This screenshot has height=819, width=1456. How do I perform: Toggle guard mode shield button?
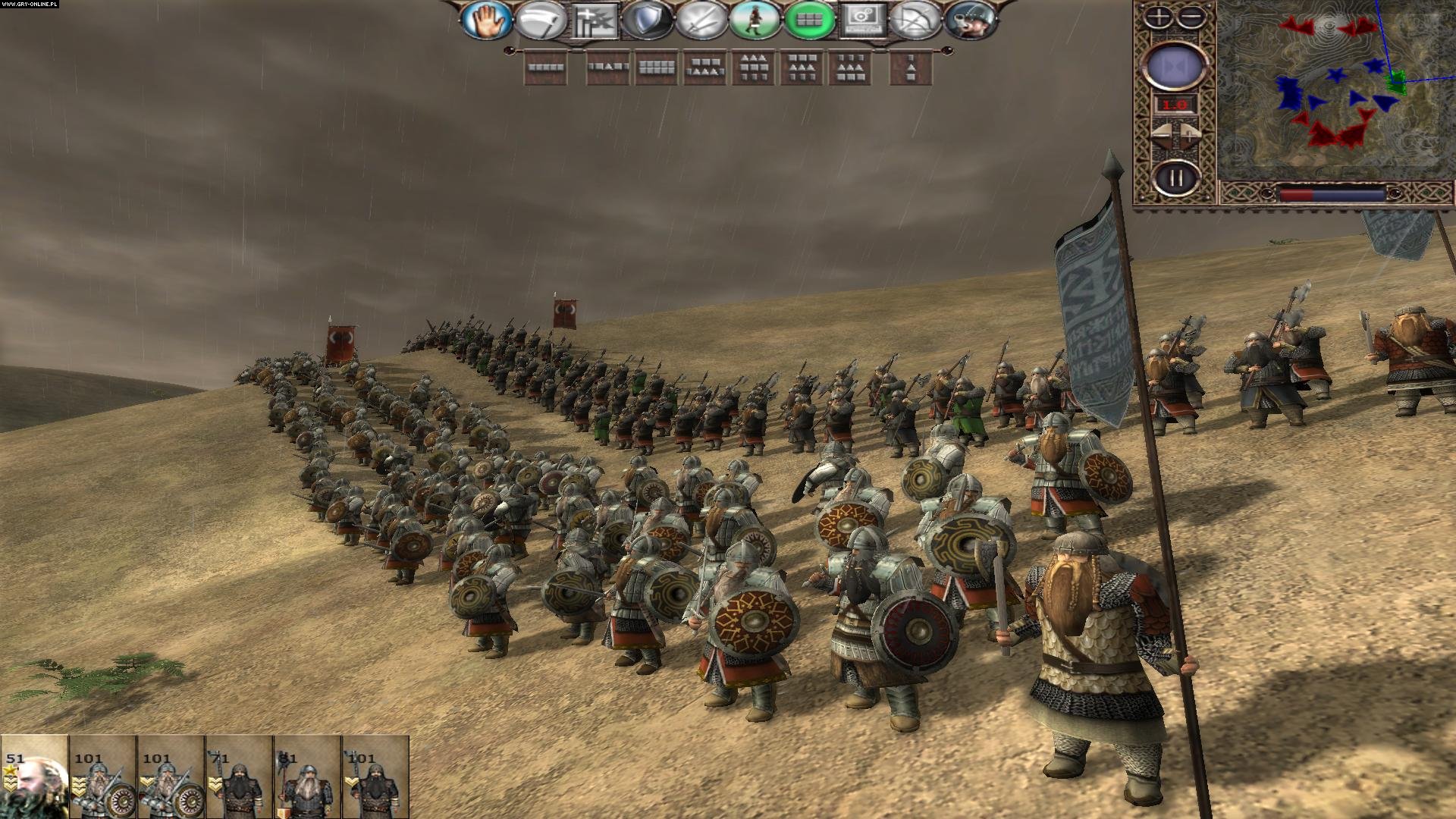(x=647, y=20)
